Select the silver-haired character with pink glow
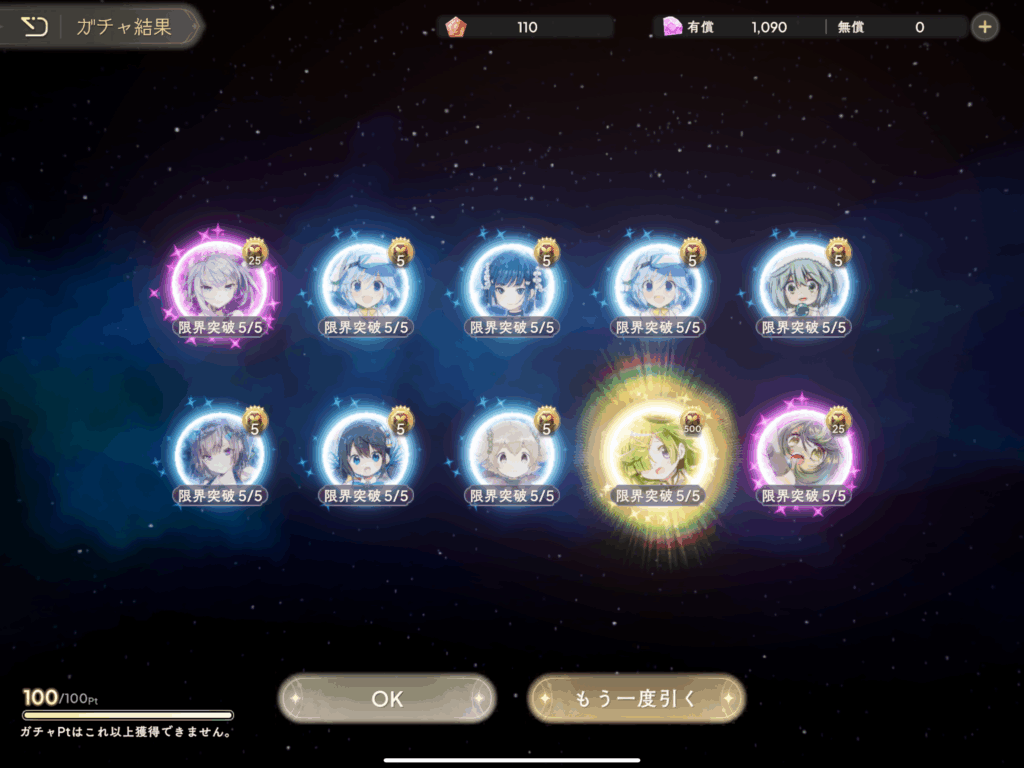 pyautogui.click(x=220, y=286)
